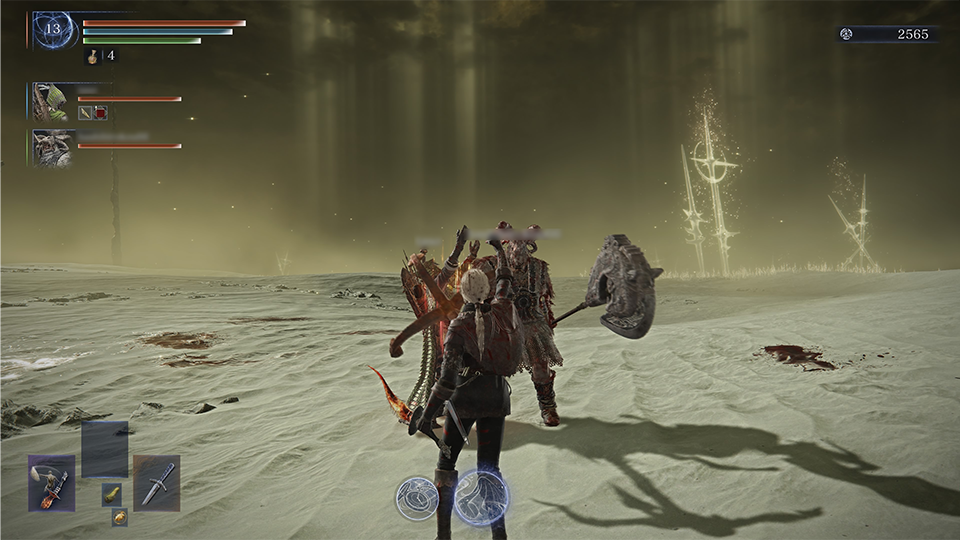Click the rune currency icon beside 2565
This screenshot has height=540, width=960.
tap(847, 34)
